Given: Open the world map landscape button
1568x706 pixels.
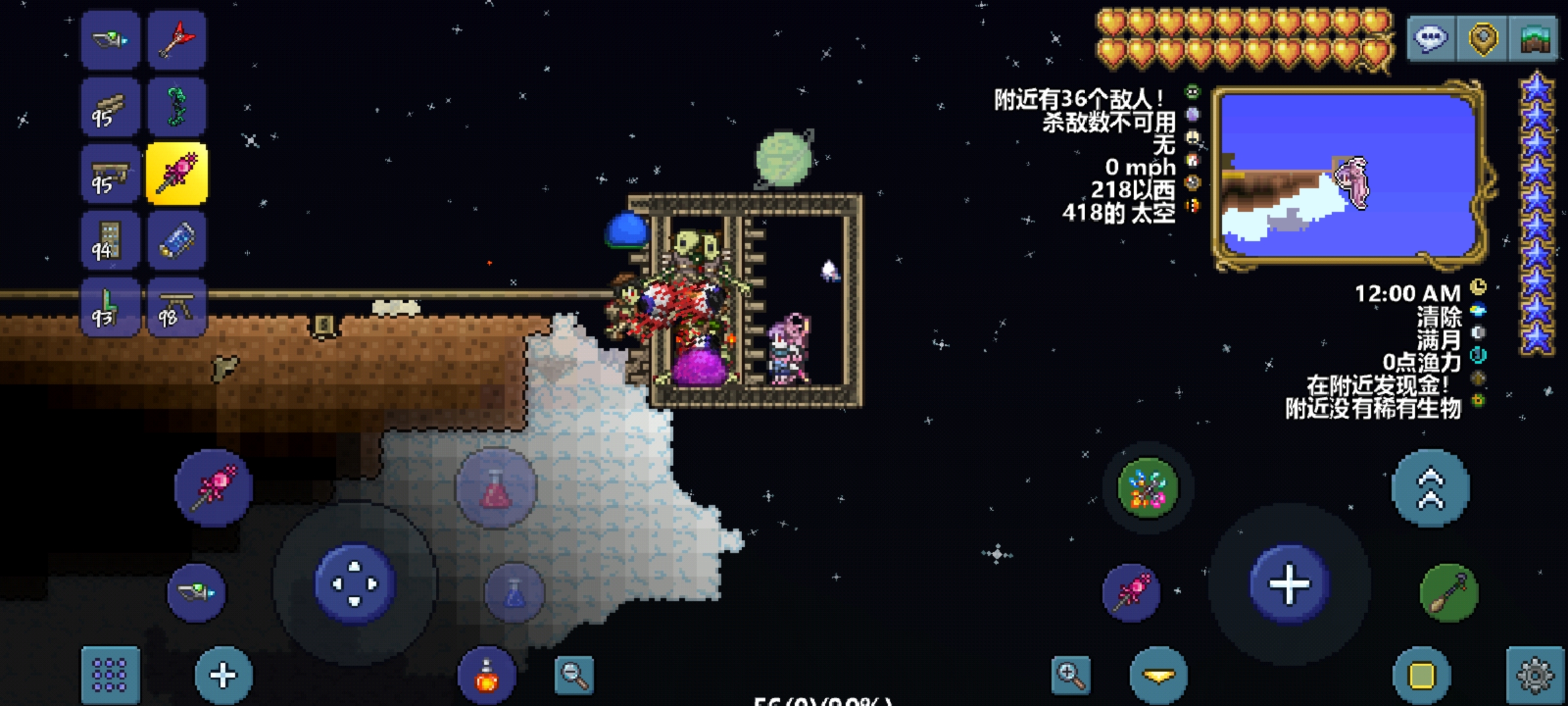Looking at the screenshot, I should (1535, 39).
